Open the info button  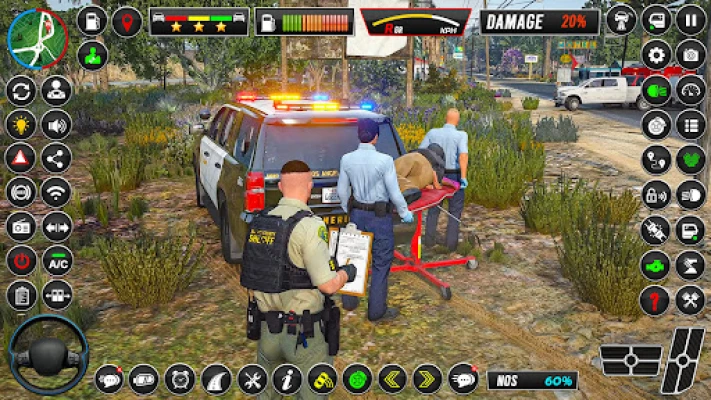click(x=287, y=379)
